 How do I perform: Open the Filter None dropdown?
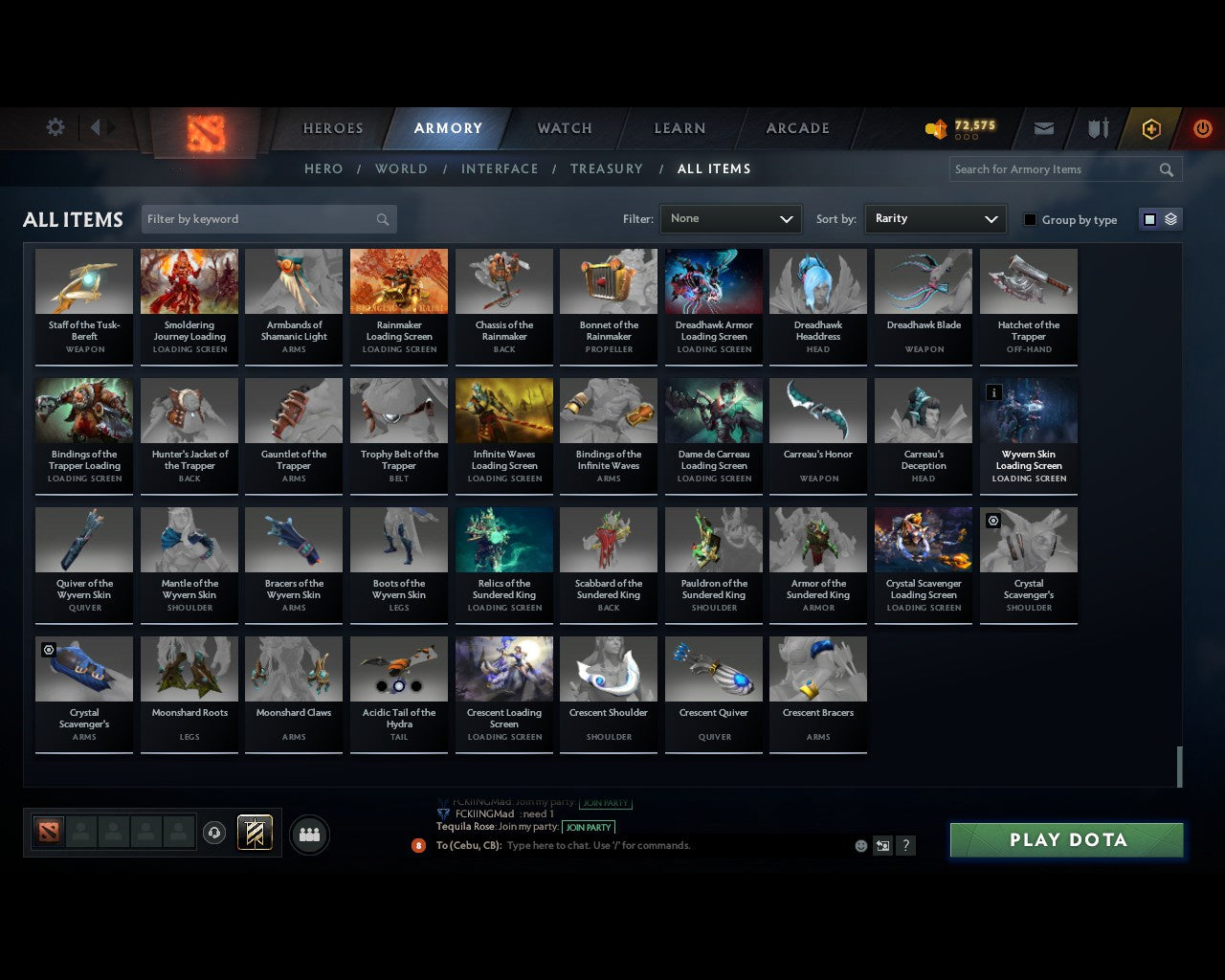pos(730,218)
